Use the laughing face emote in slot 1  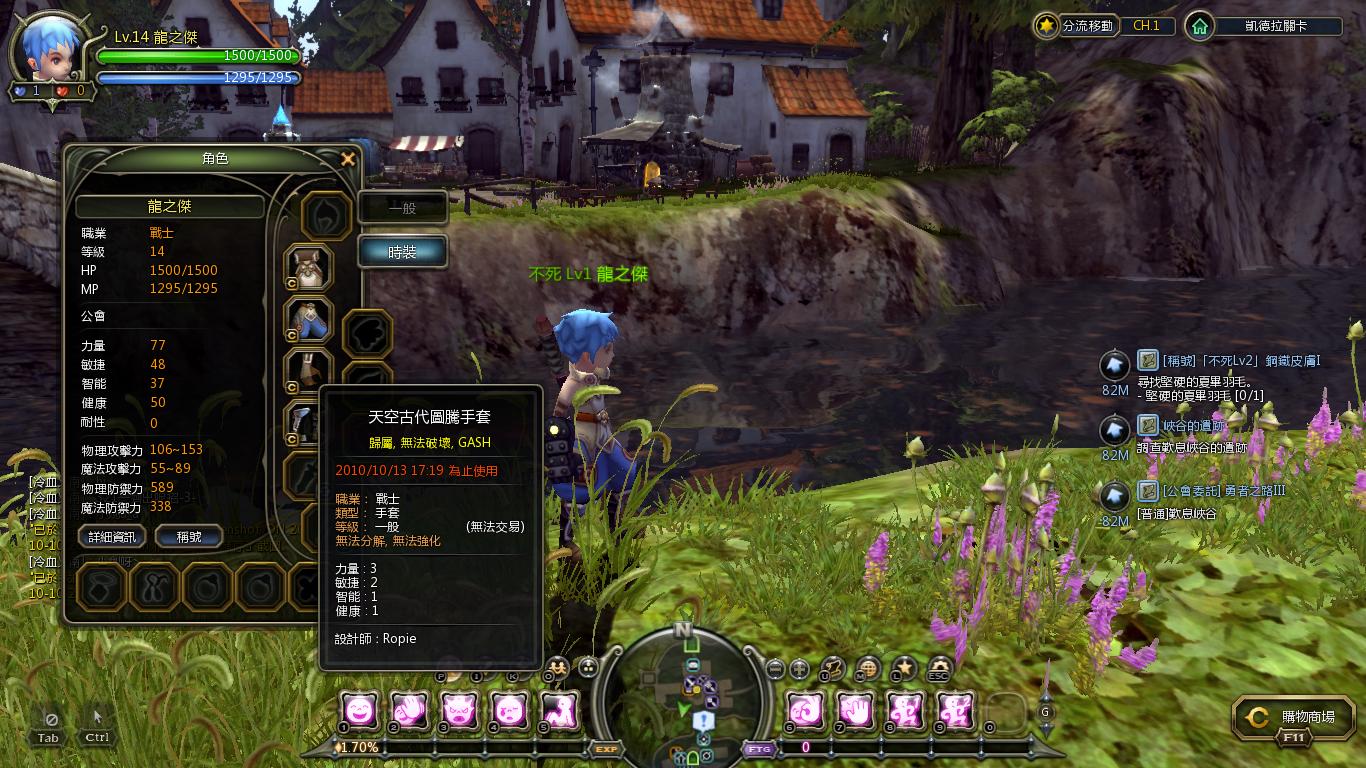[361, 710]
